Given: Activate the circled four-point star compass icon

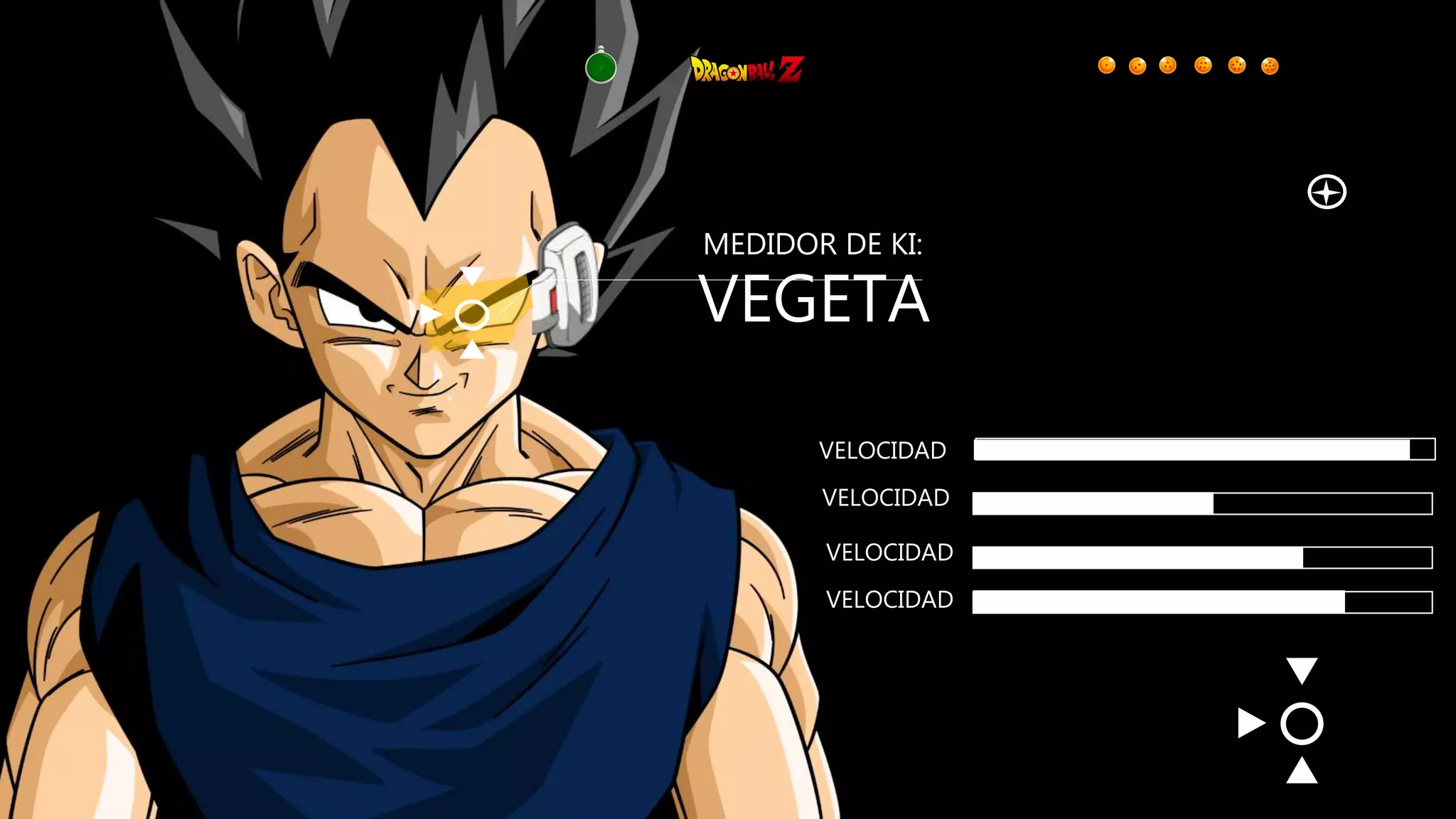Looking at the screenshot, I should coord(1327,192).
